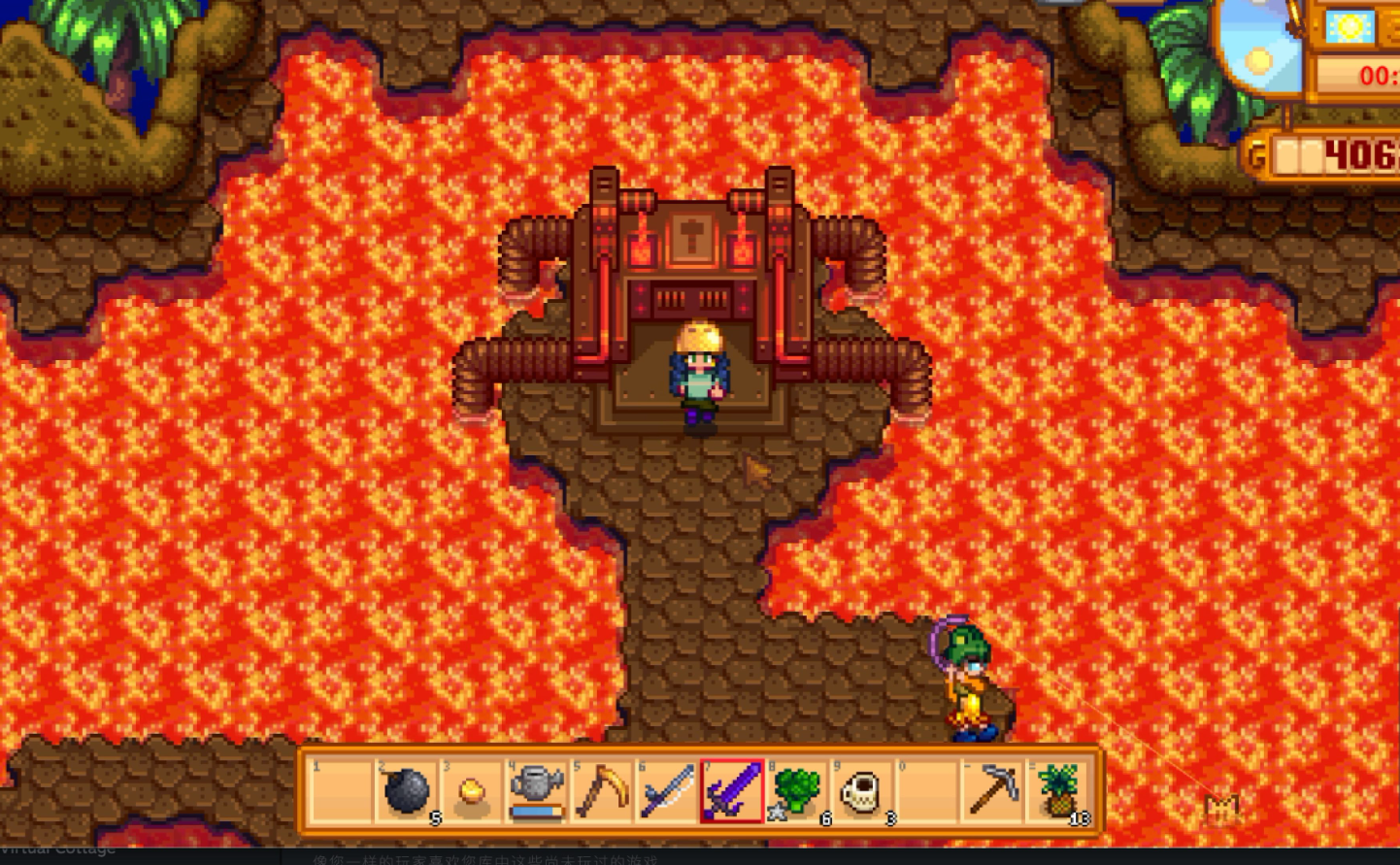Switch to the fishing rod
This screenshot has width=1400, height=865.
[x=667, y=790]
